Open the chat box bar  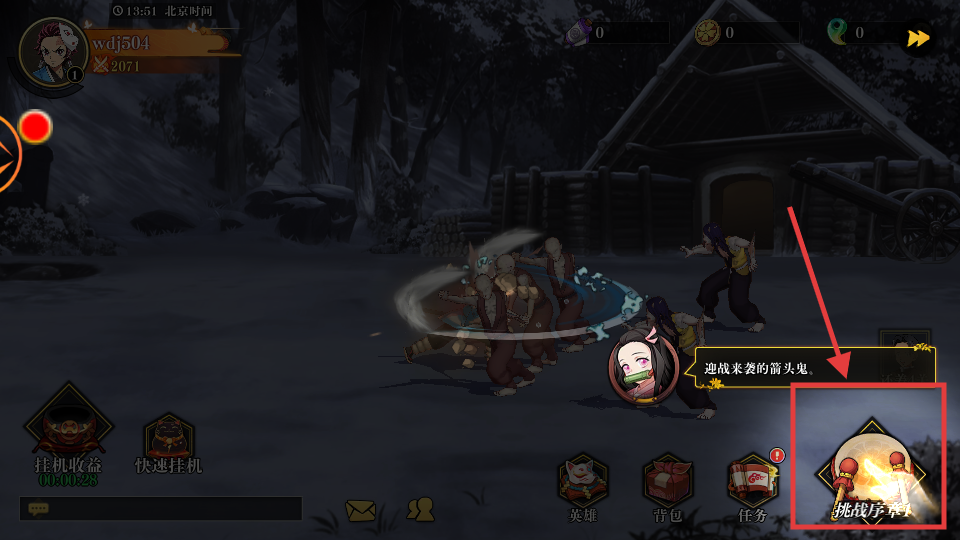(160, 508)
